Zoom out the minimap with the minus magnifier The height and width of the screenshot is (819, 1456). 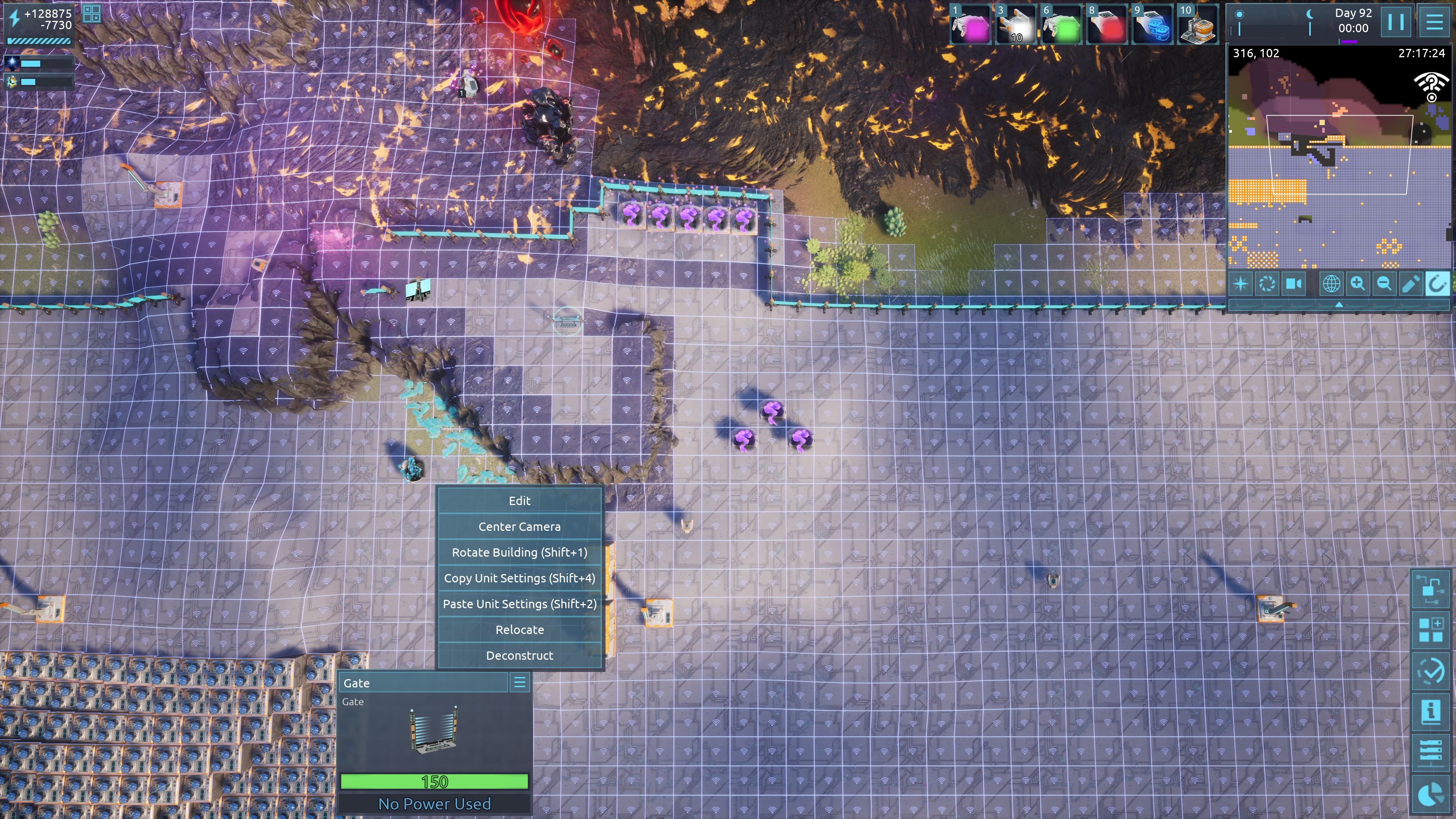[x=1384, y=284]
